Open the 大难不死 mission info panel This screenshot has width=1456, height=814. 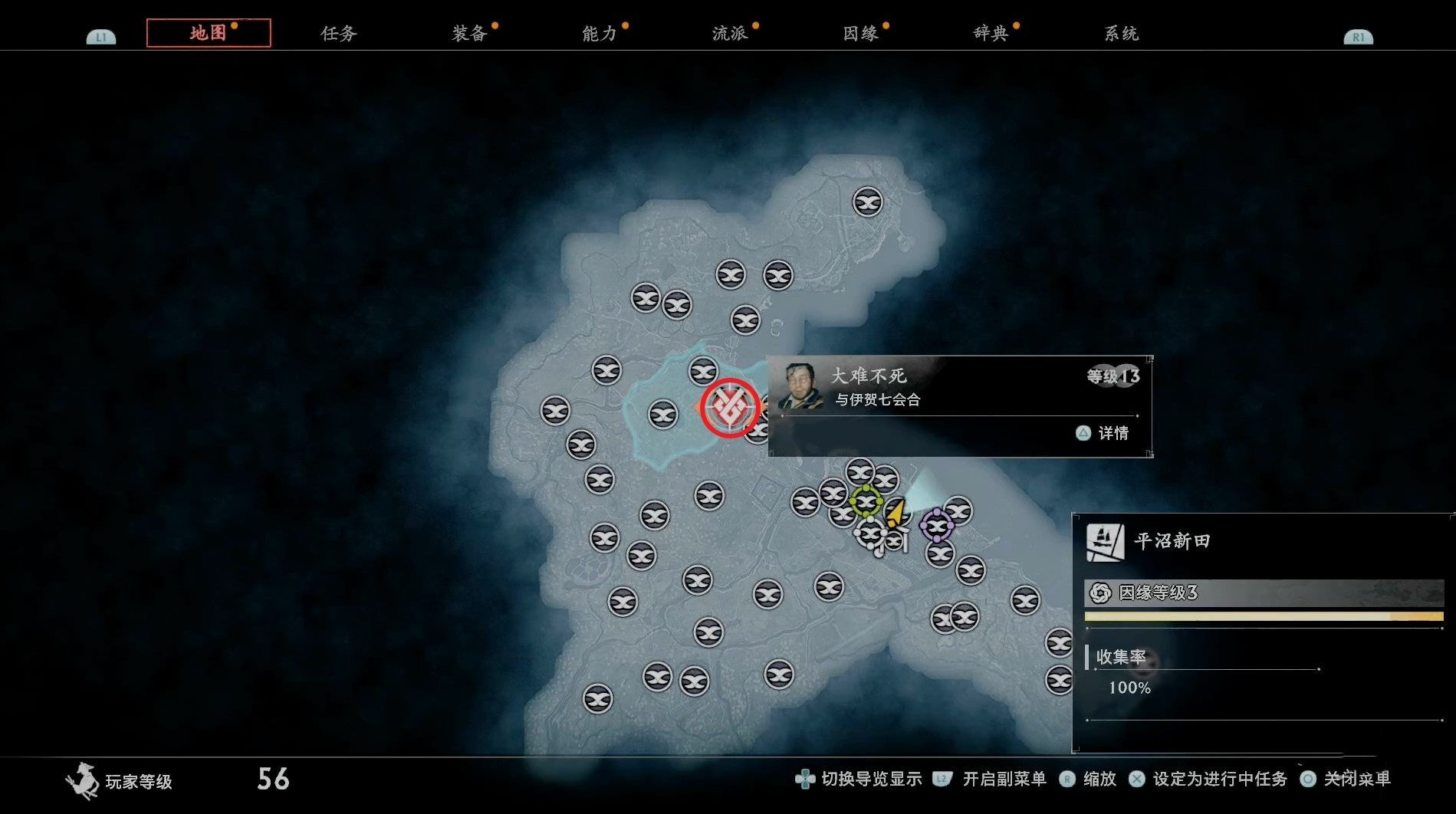959,405
